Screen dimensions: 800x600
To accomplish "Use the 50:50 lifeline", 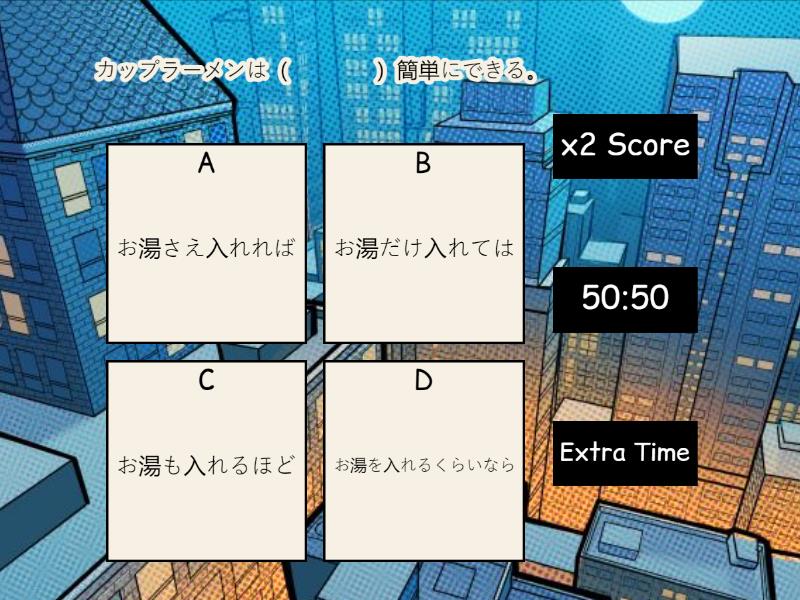I will click(625, 299).
